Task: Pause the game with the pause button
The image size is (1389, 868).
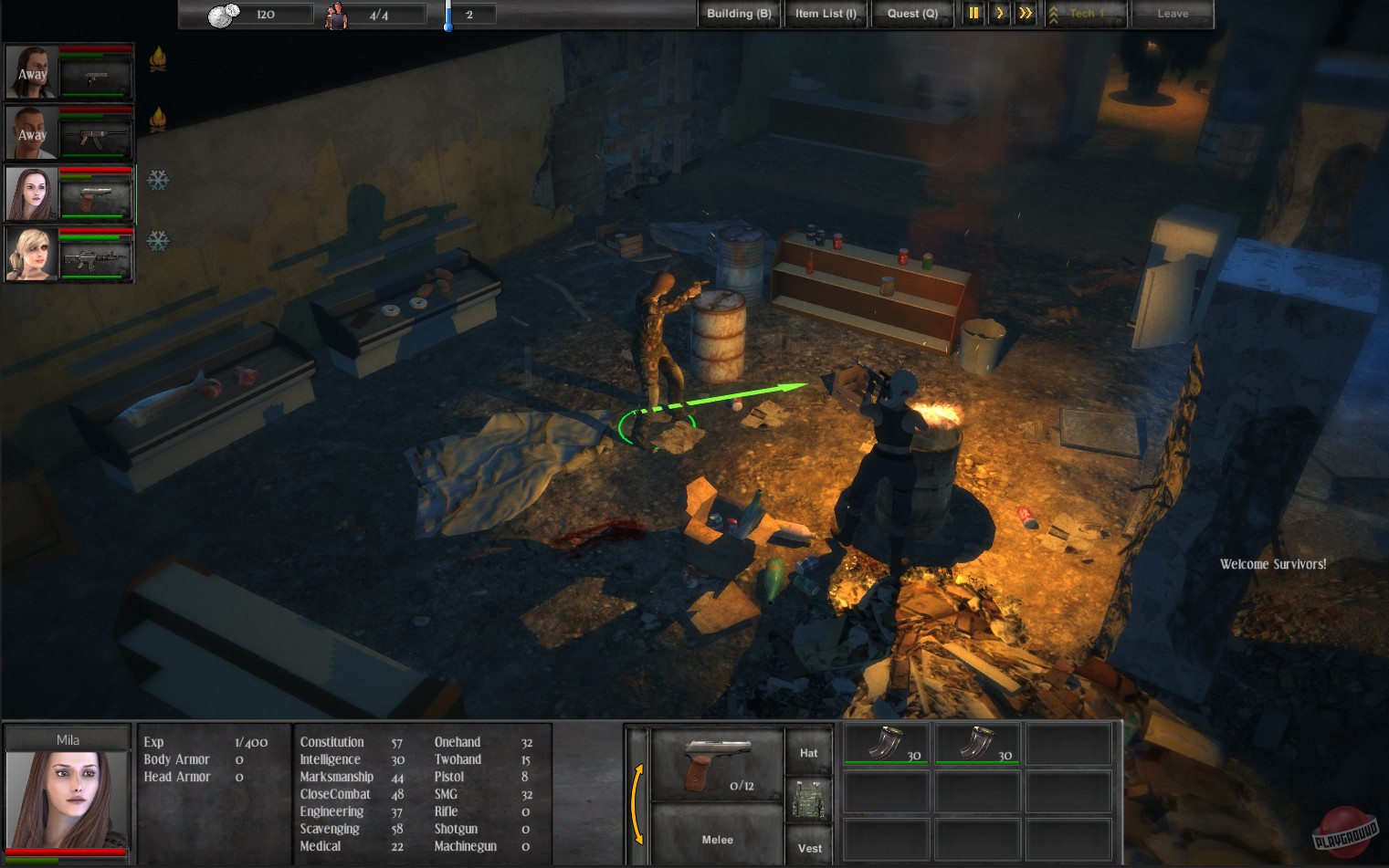Action: point(973,14)
